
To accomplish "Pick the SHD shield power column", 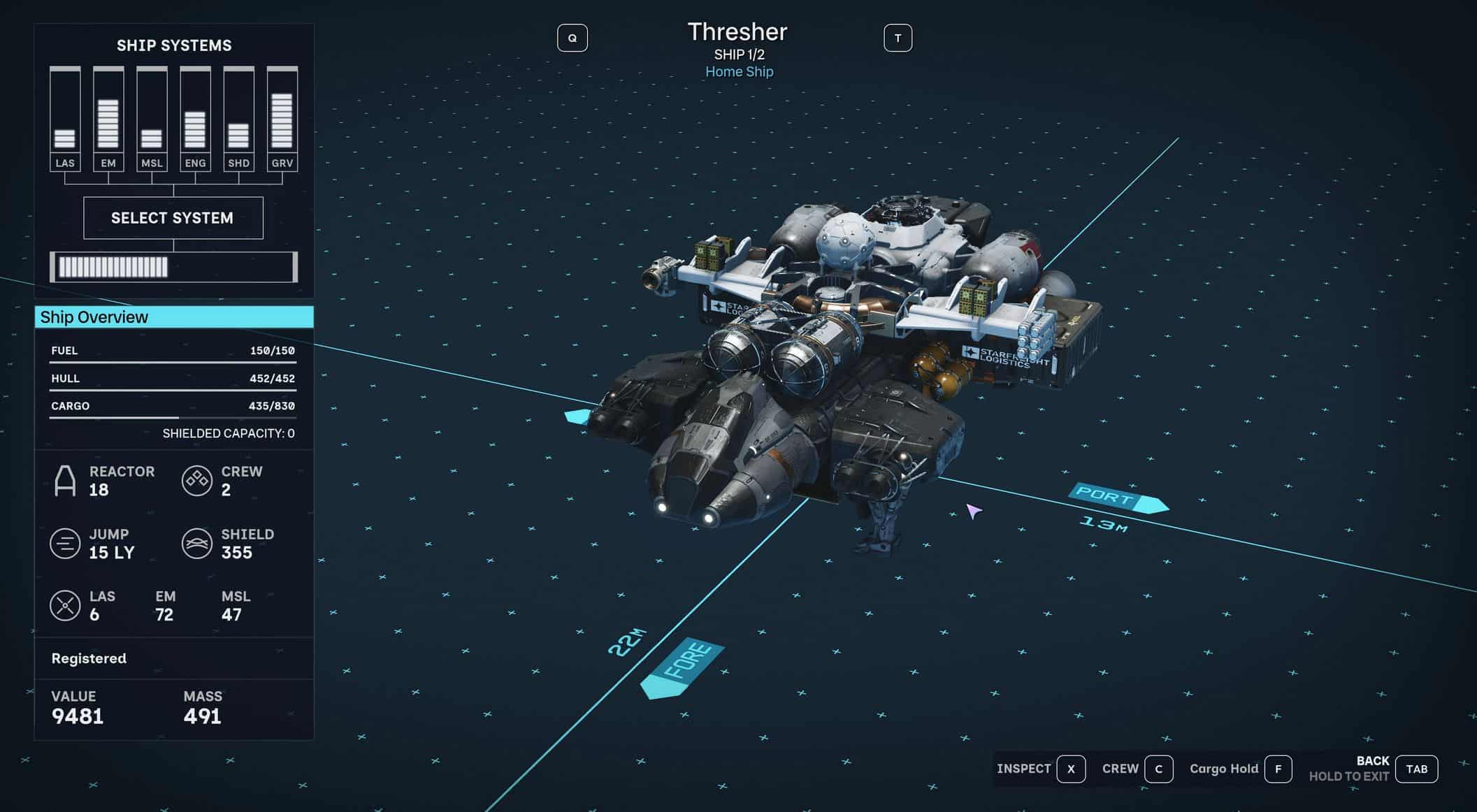I will pos(238,119).
